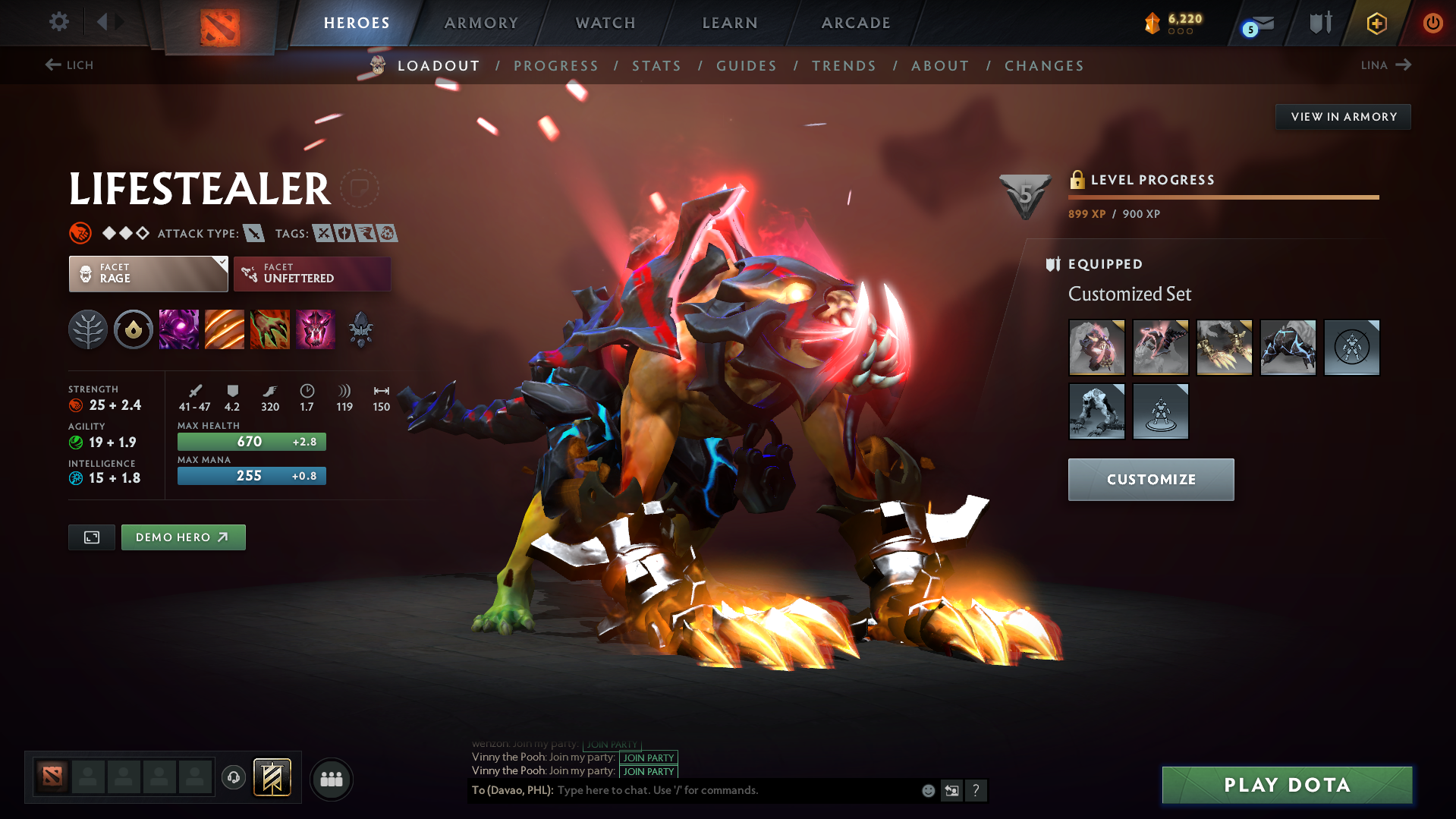Image resolution: width=1456 pixels, height=819 pixels.
Task: Click View in Armory
Action: pyautogui.click(x=1343, y=116)
